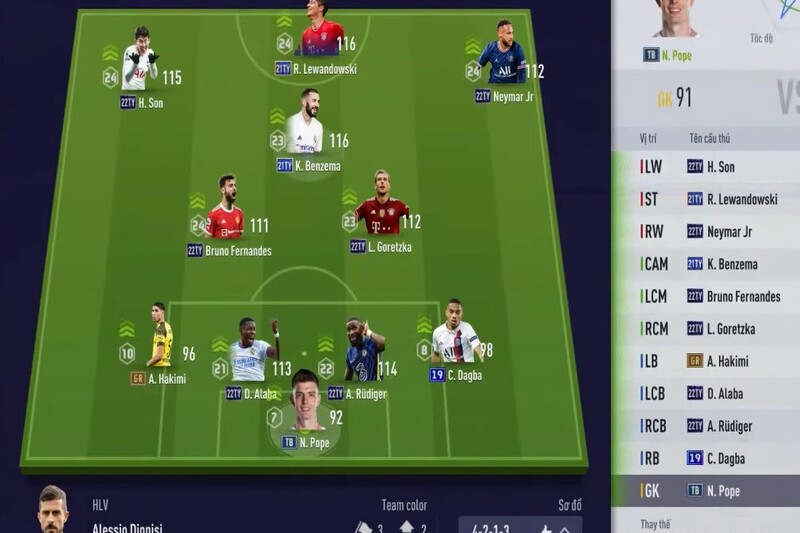800x533 pixels.
Task: Choose Neymar Jr on the right wing
Action: click(503, 63)
